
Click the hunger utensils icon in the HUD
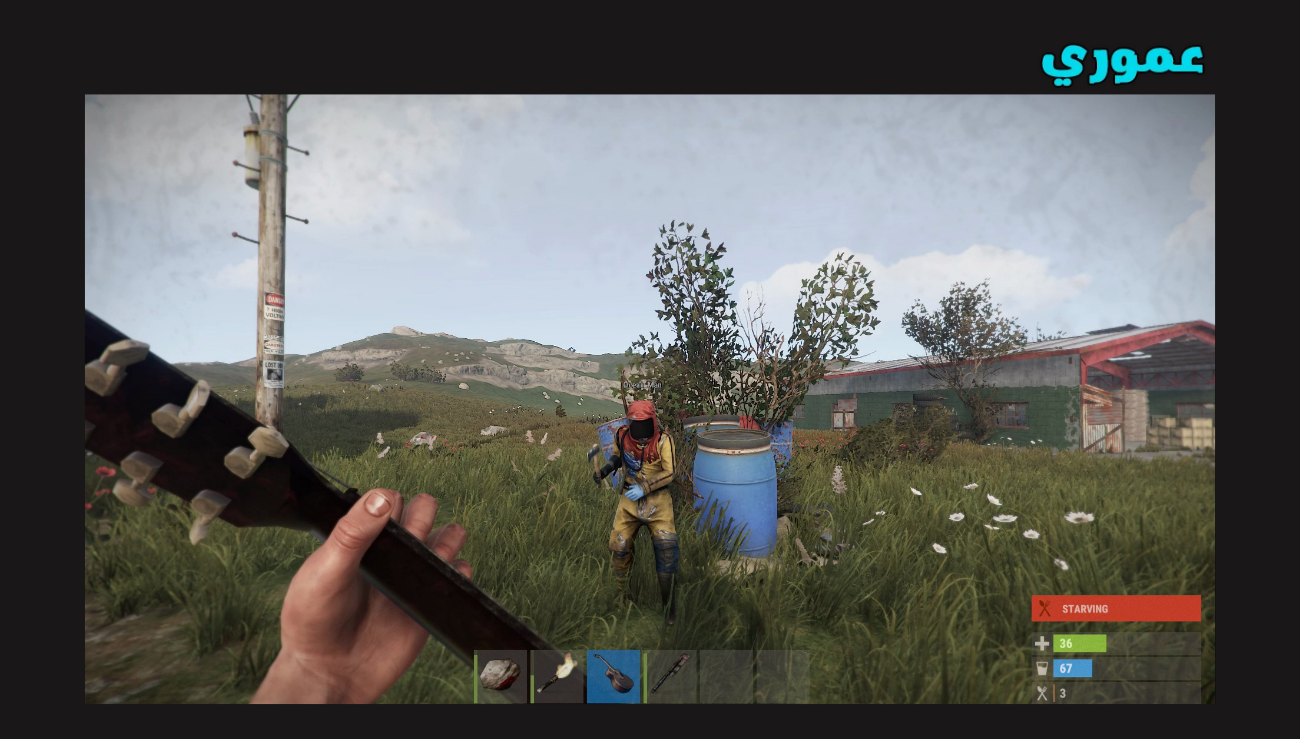click(x=1040, y=691)
